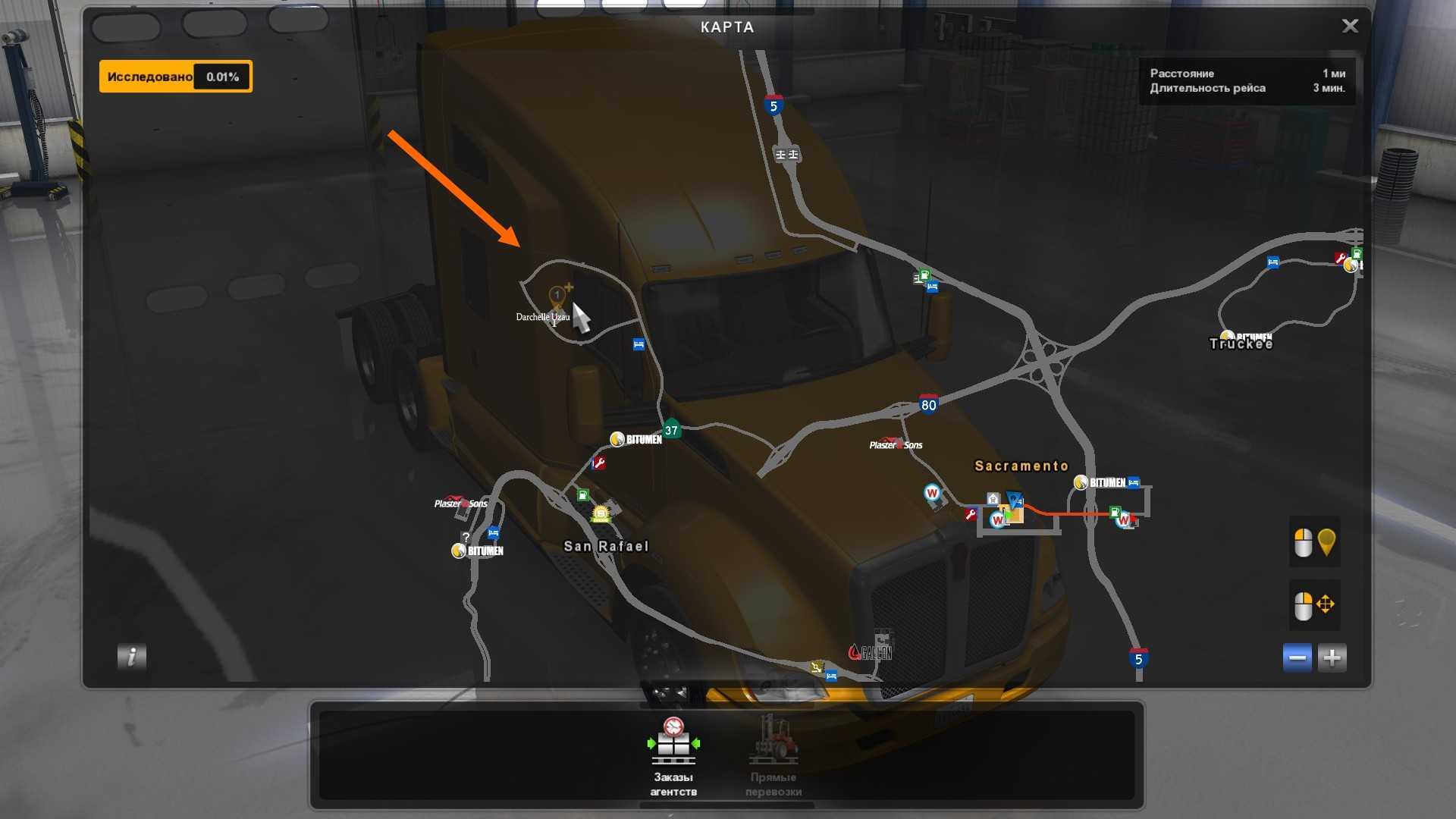The height and width of the screenshot is (819, 1456).
Task: Click the Darchelle Uzau map marker
Action: click(557, 296)
